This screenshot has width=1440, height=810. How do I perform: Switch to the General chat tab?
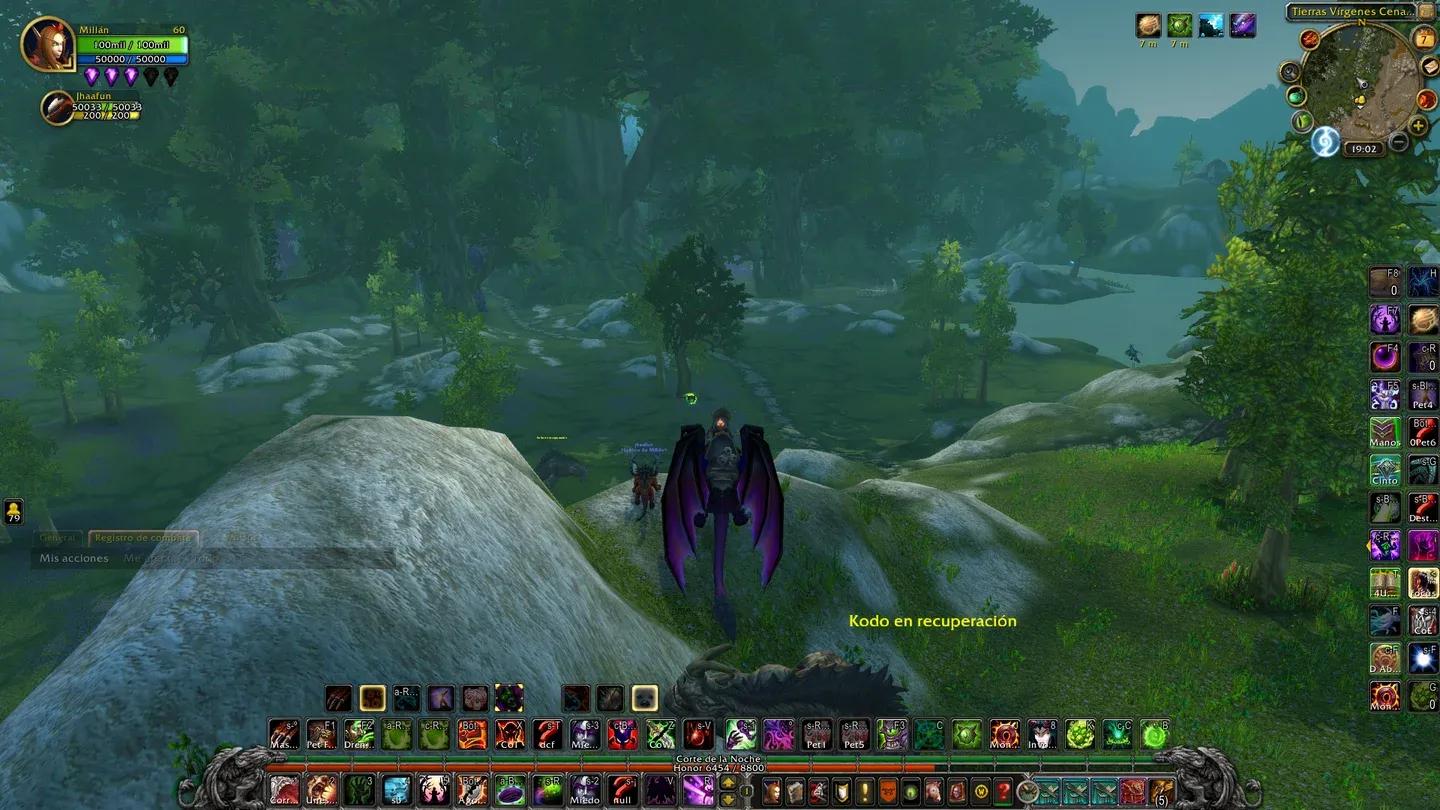58,537
